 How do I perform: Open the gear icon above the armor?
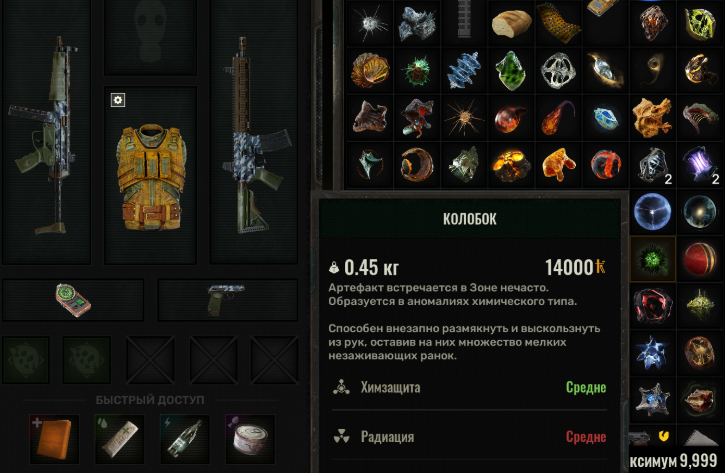point(117,99)
